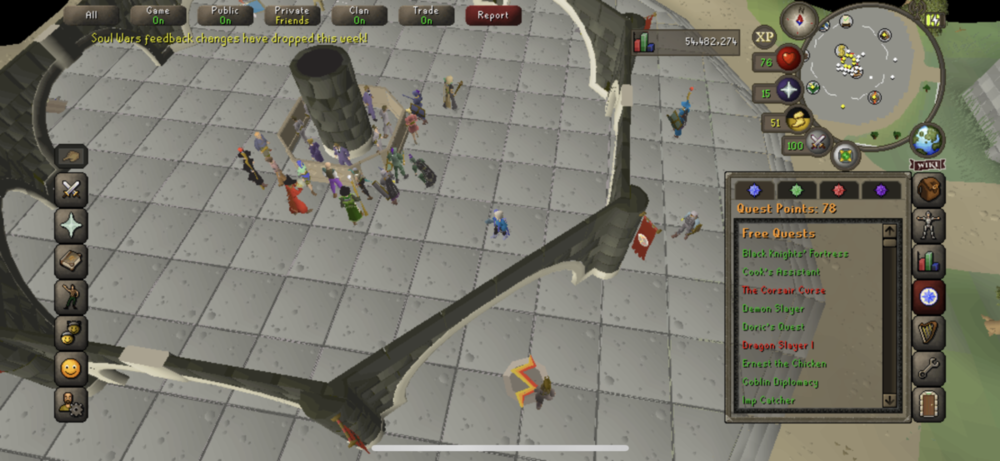Open the combat options crossed-swords tab

pyautogui.click(x=72, y=189)
